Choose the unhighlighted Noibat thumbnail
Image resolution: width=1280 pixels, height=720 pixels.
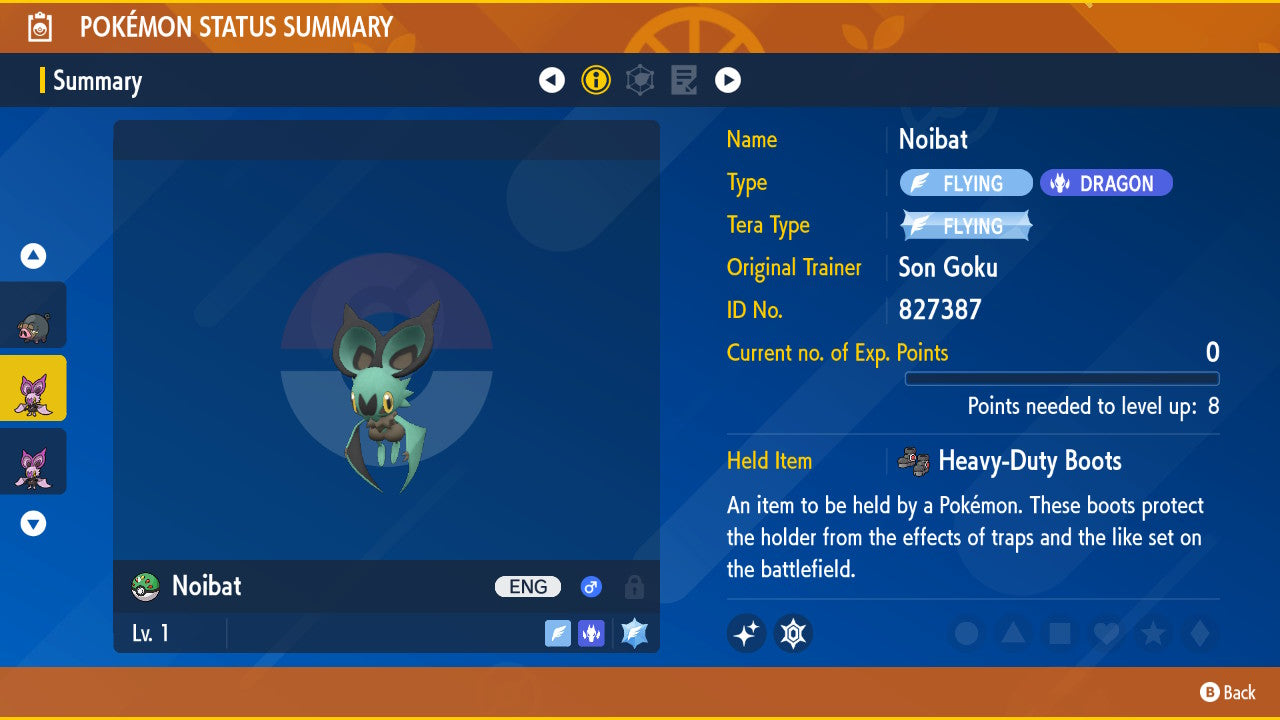coord(33,461)
